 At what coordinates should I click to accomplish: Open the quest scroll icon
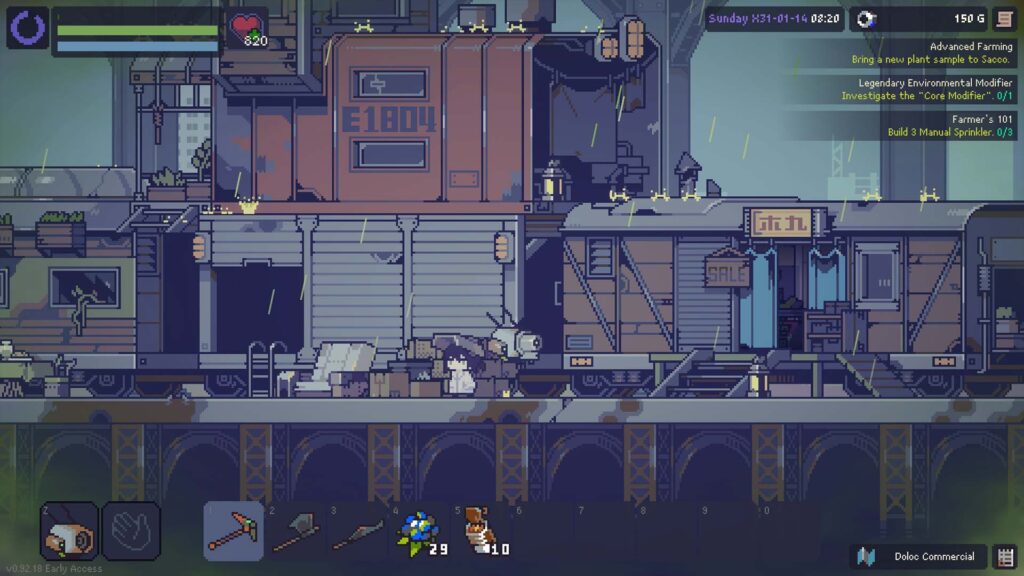[x=1002, y=19]
